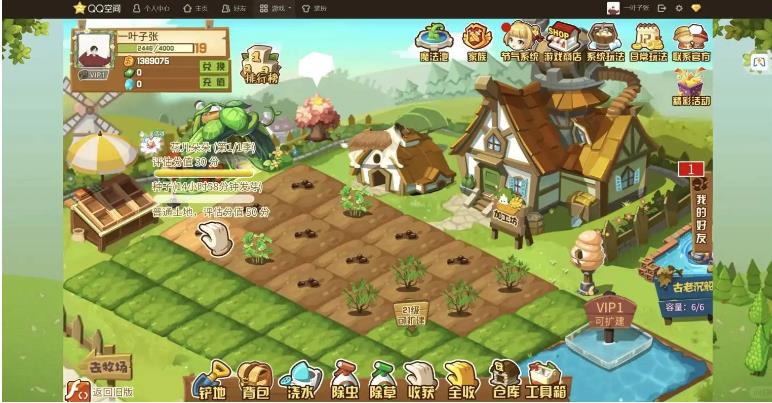Select the 除虫 pest spray tool
Screen dimensions: 772x403
pyautogui.click(x=343, y=380)
